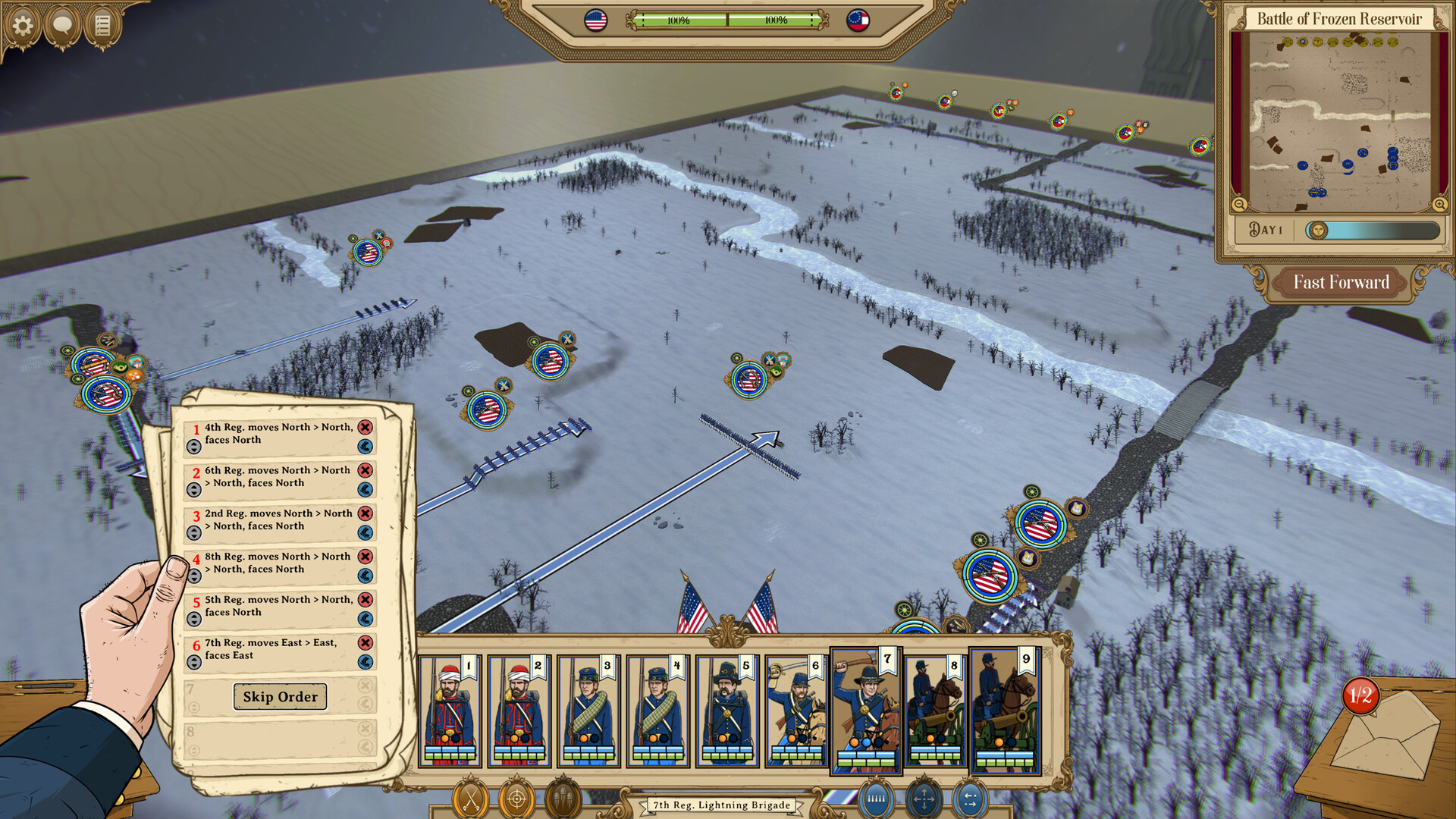Skip the current order
The image size is (1456, 819).
280,697
